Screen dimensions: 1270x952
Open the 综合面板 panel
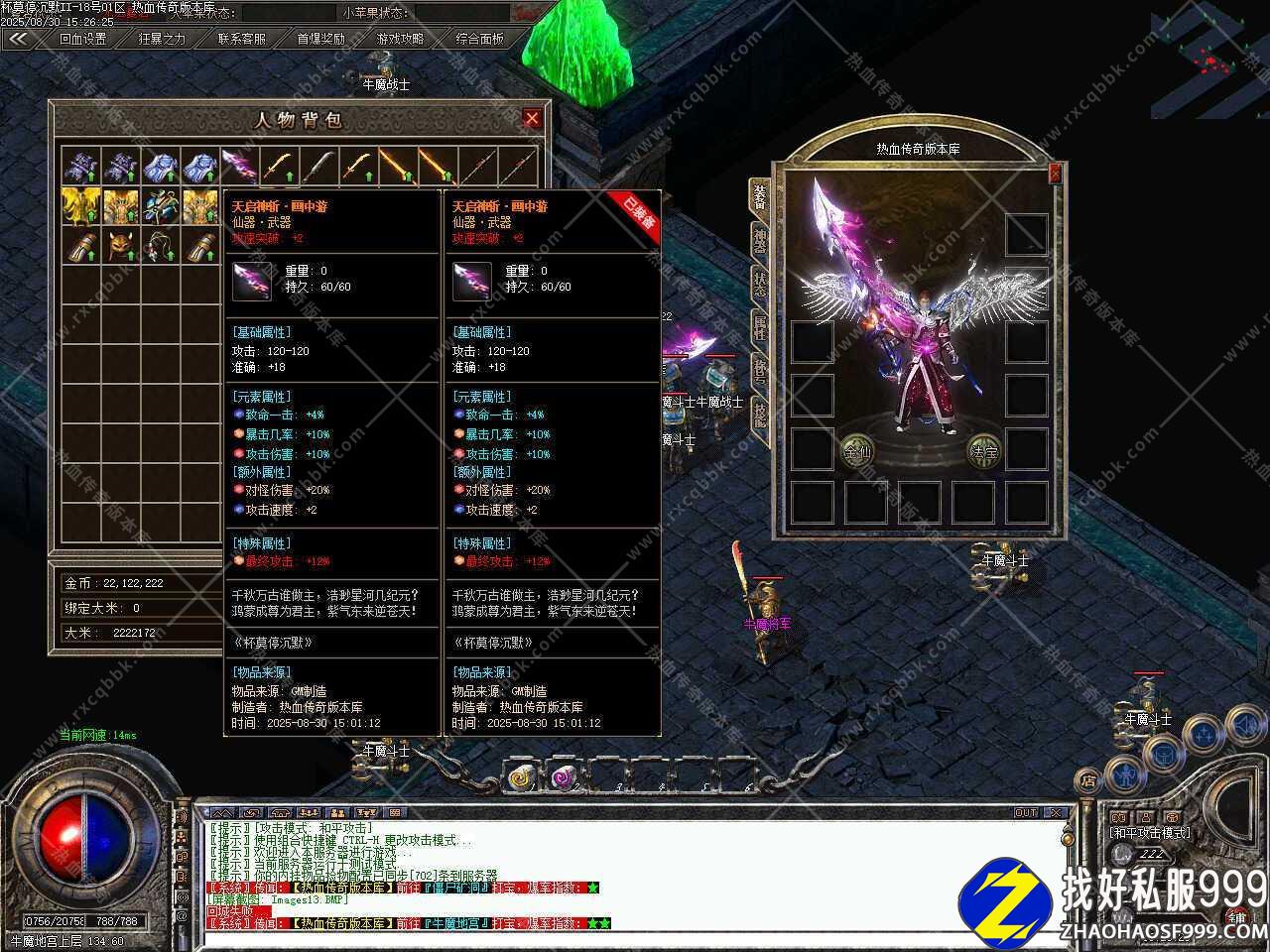479,39
